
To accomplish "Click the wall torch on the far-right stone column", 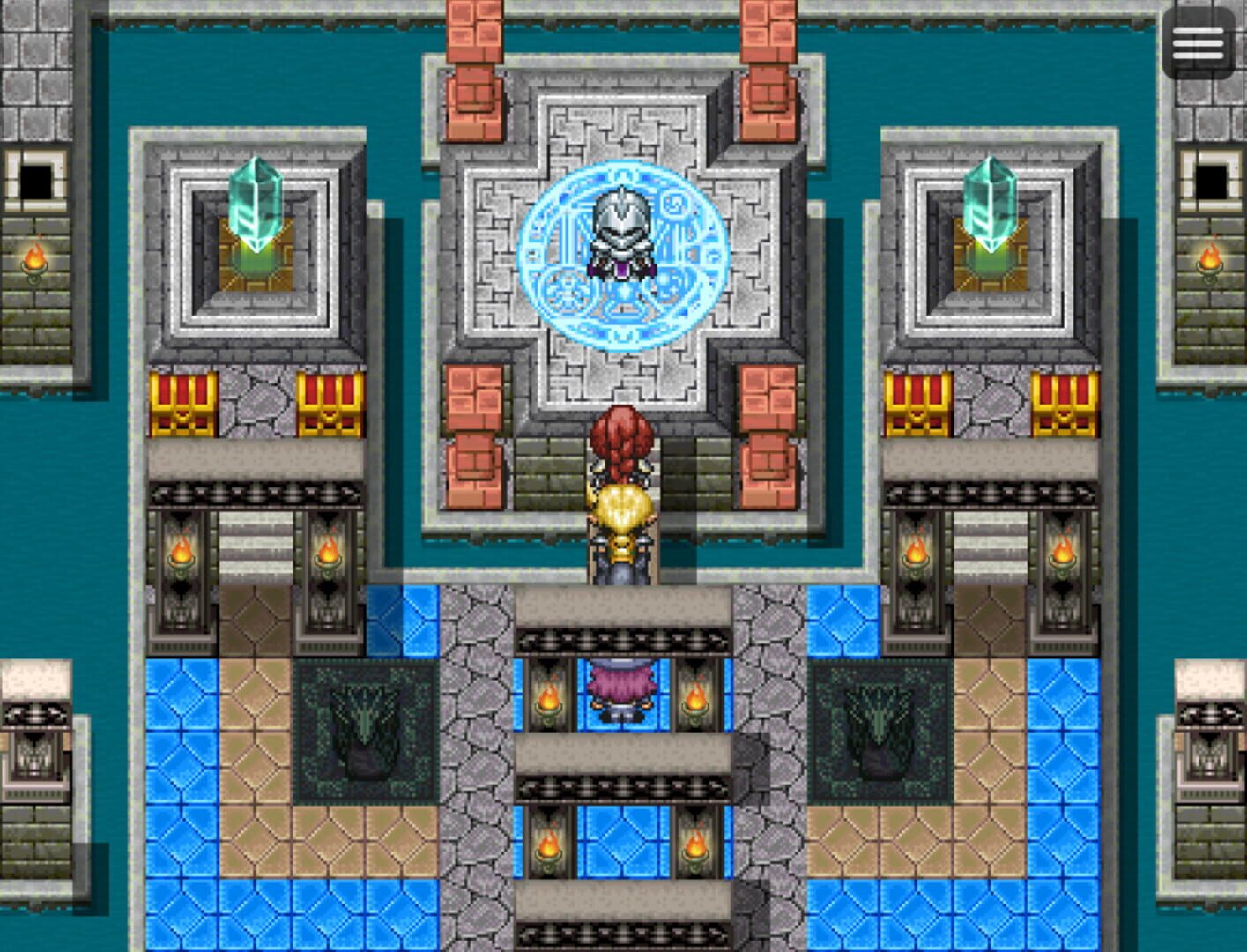I will 1209,260.
